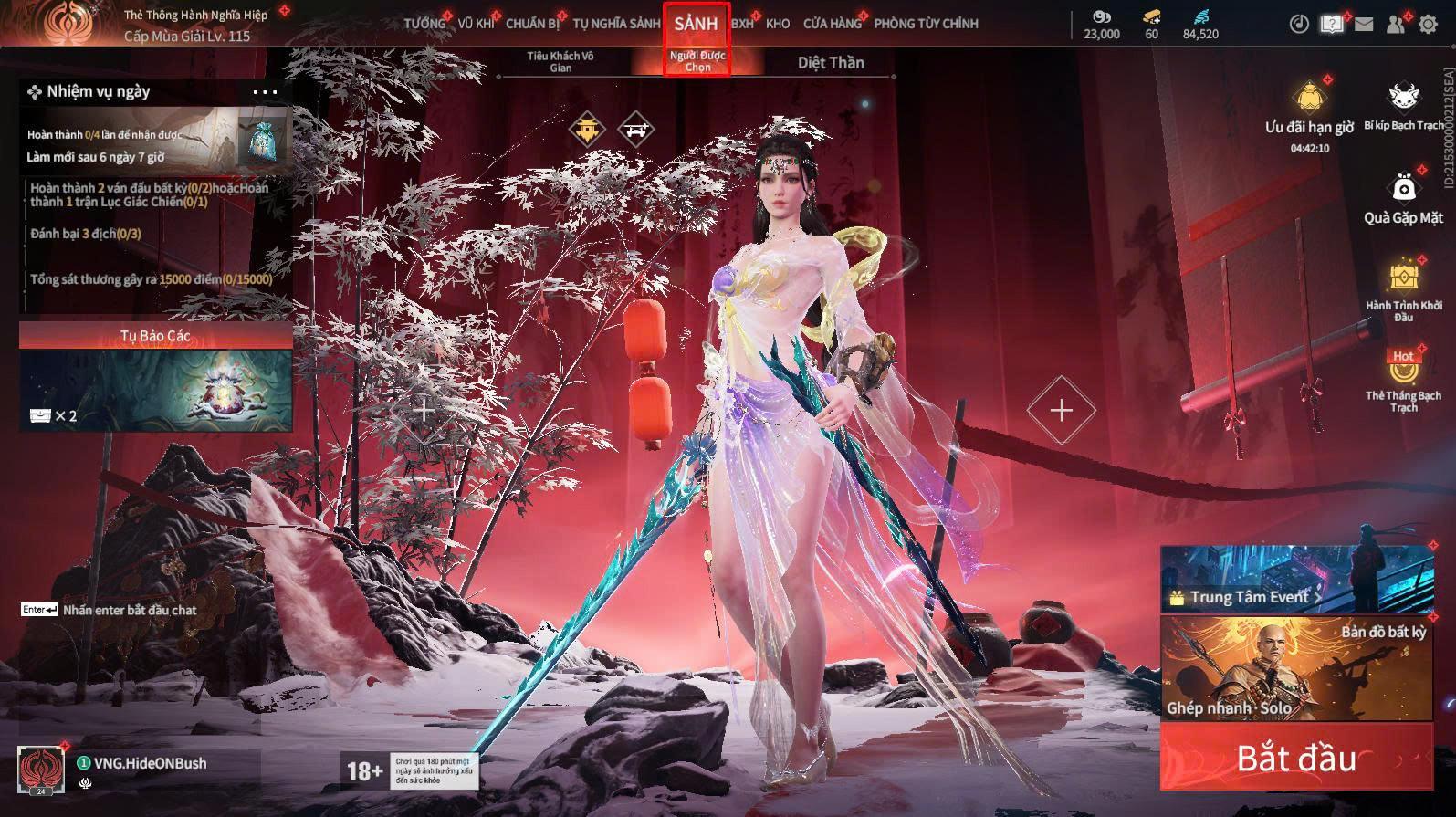
Task: Open the VŨ KHÍ weapons menu
Action: point(476,24)
